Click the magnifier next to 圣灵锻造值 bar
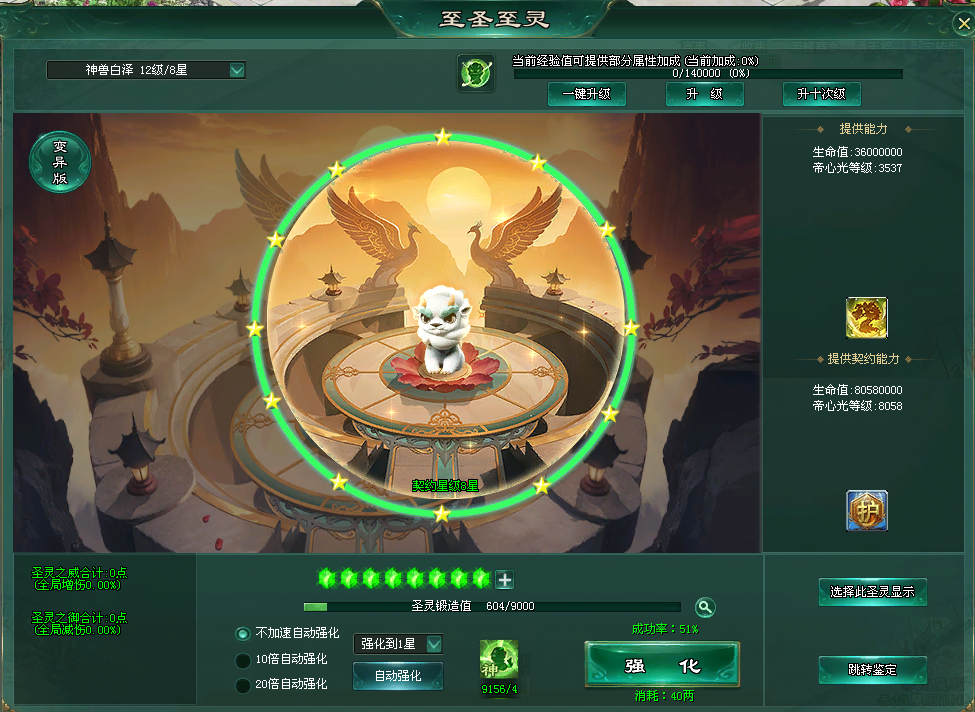 (705, 607)
